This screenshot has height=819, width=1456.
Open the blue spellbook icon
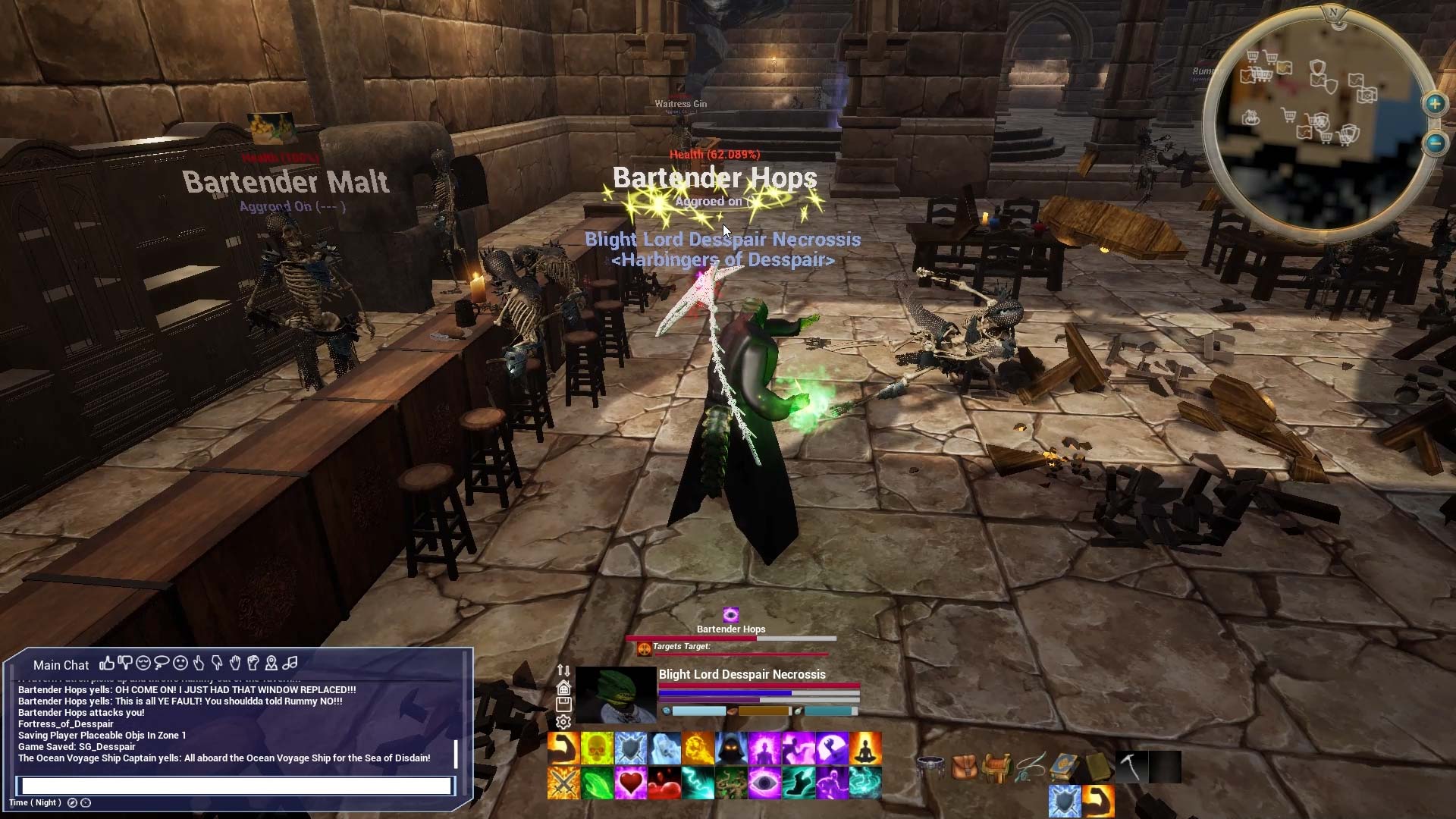tap(1064, 767)
